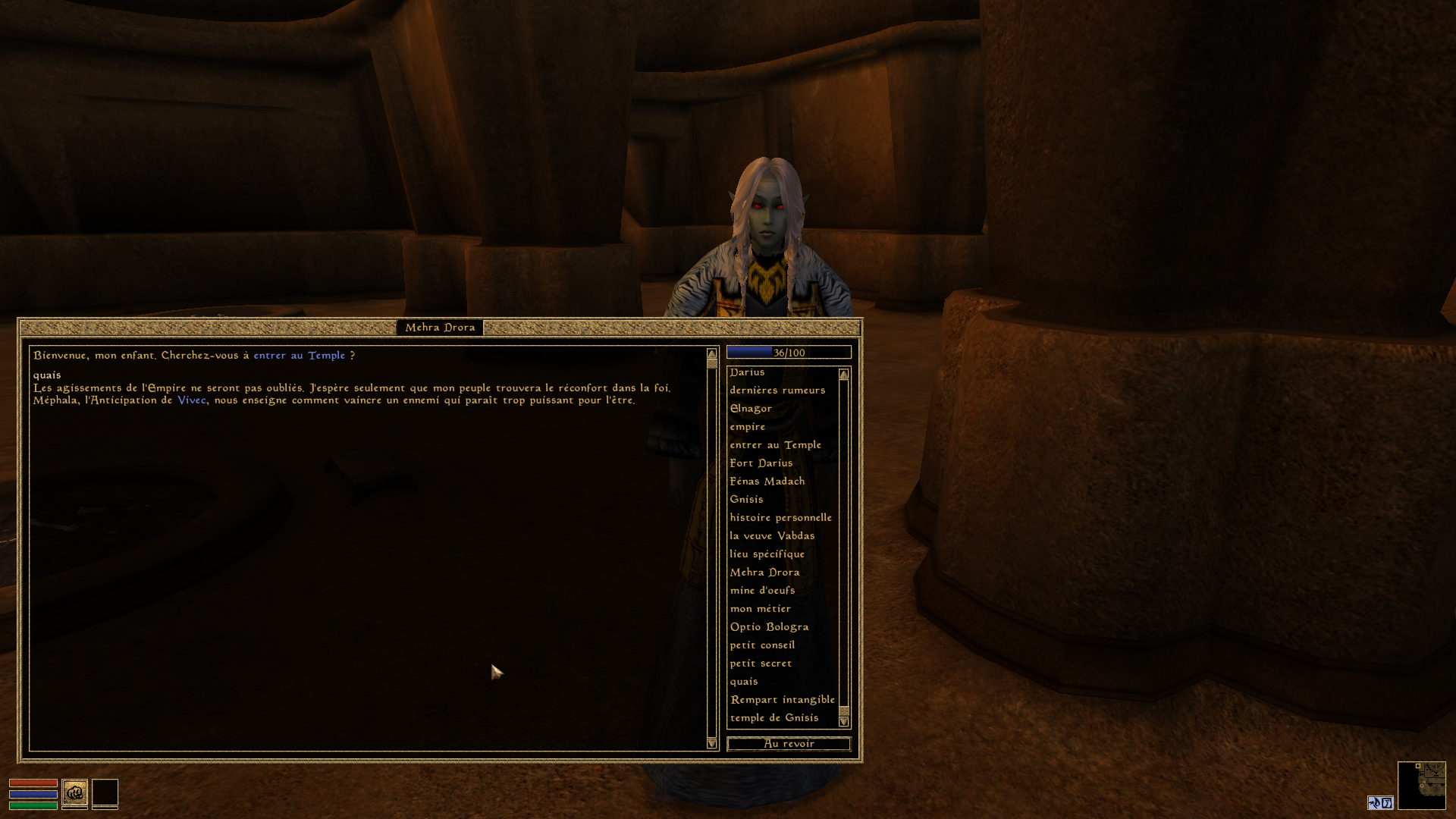Pick entrer au Temple in the topic list
Viewport: 1456px width, 819px height.
[x=775, y=445]
